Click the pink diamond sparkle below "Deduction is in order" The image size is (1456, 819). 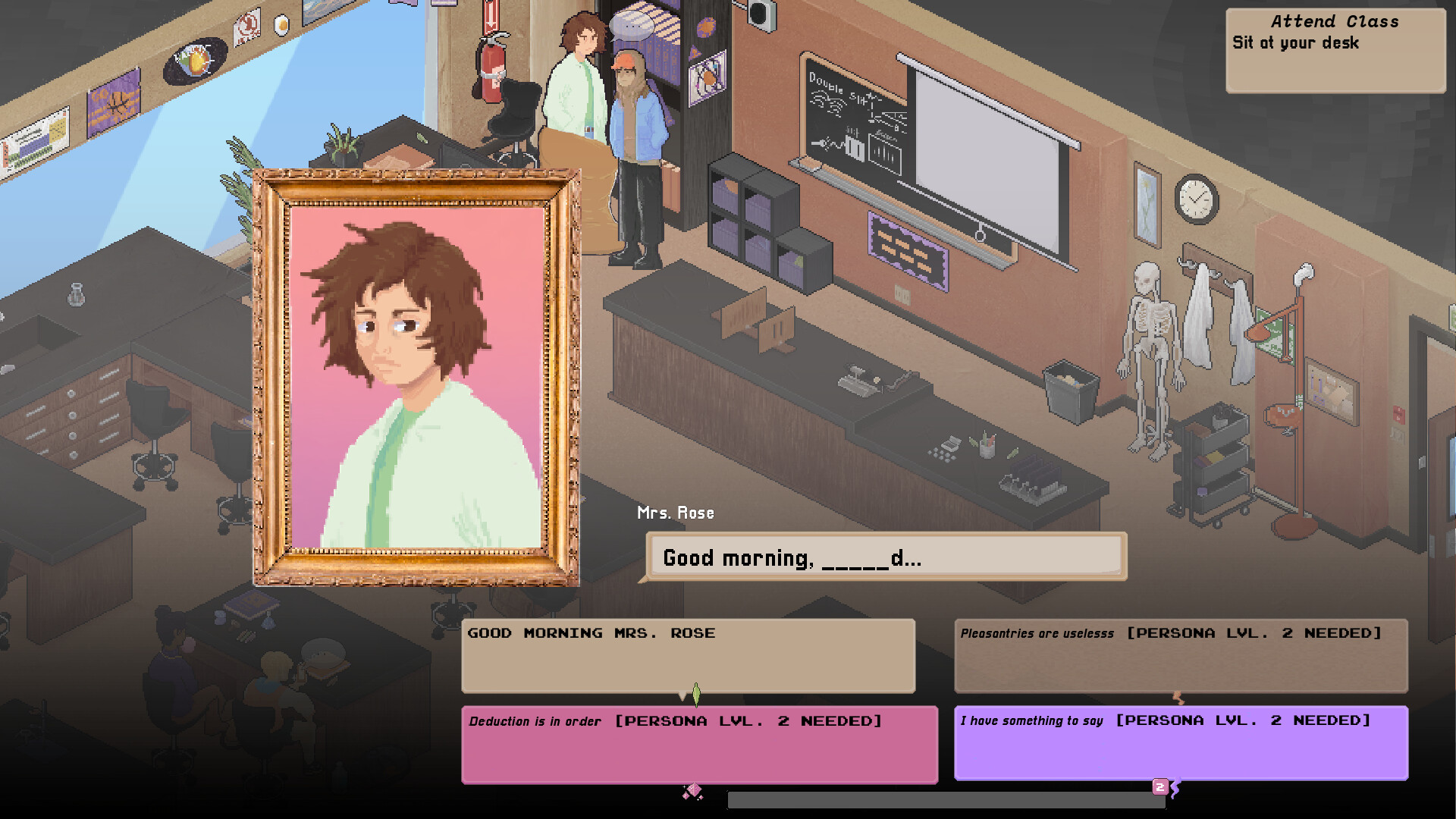click(x=692, y=791)
